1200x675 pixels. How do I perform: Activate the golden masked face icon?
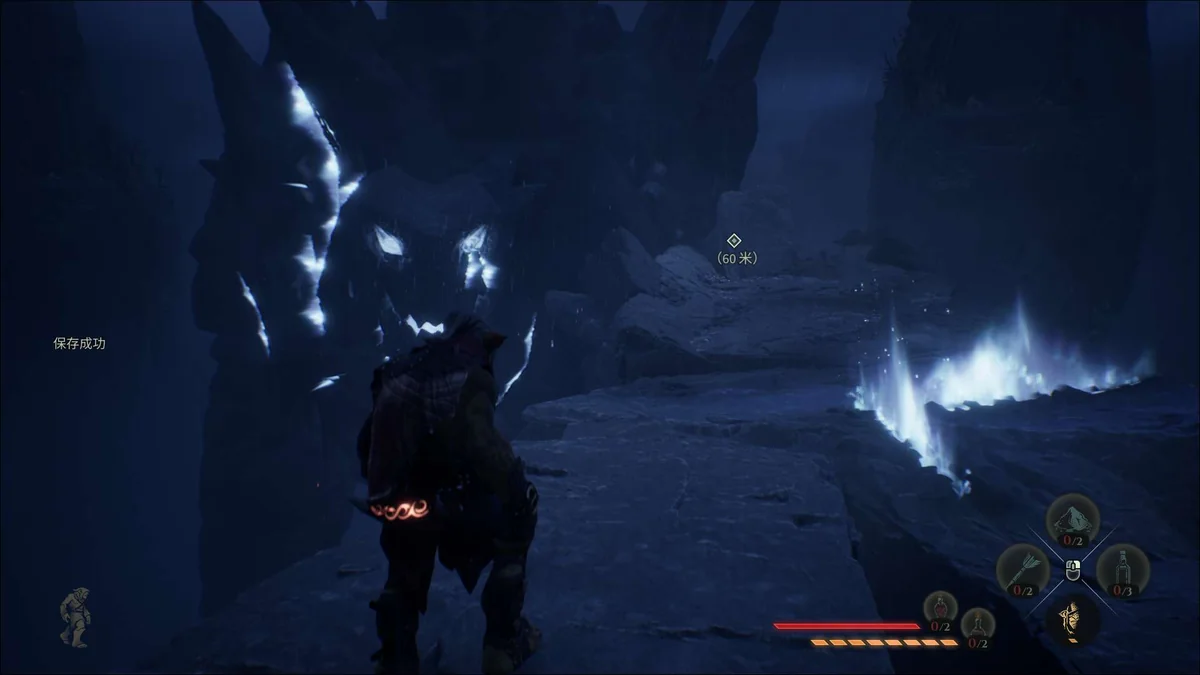click(1072, 618)
